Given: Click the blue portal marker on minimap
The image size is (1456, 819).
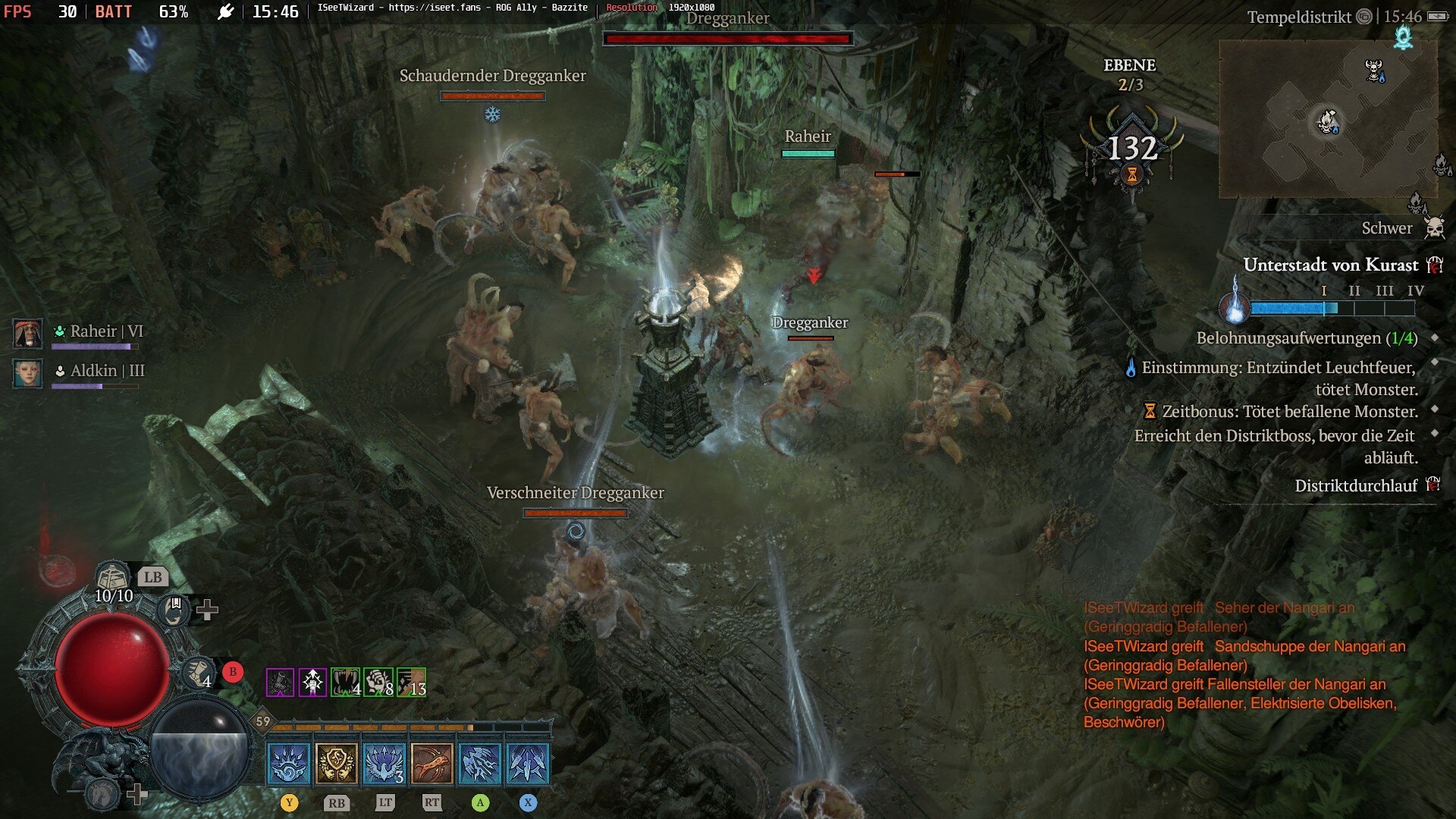Looking at the screenshot, I should pos(1403,36).
